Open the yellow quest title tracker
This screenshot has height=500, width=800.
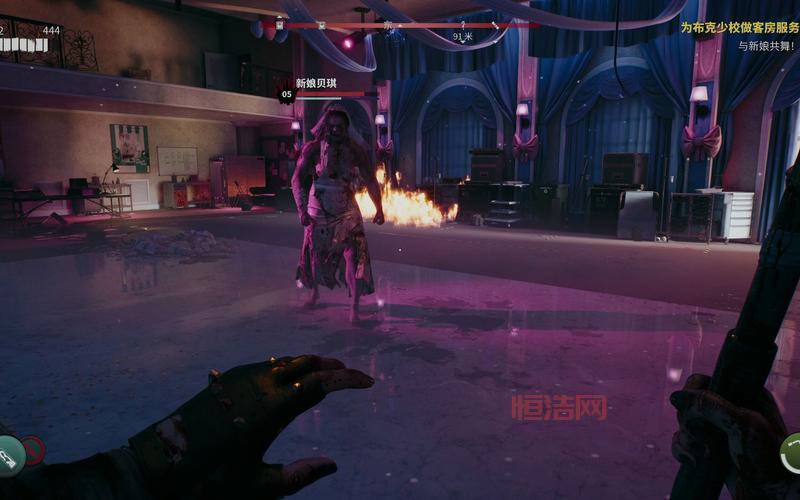tap(738, 28)
